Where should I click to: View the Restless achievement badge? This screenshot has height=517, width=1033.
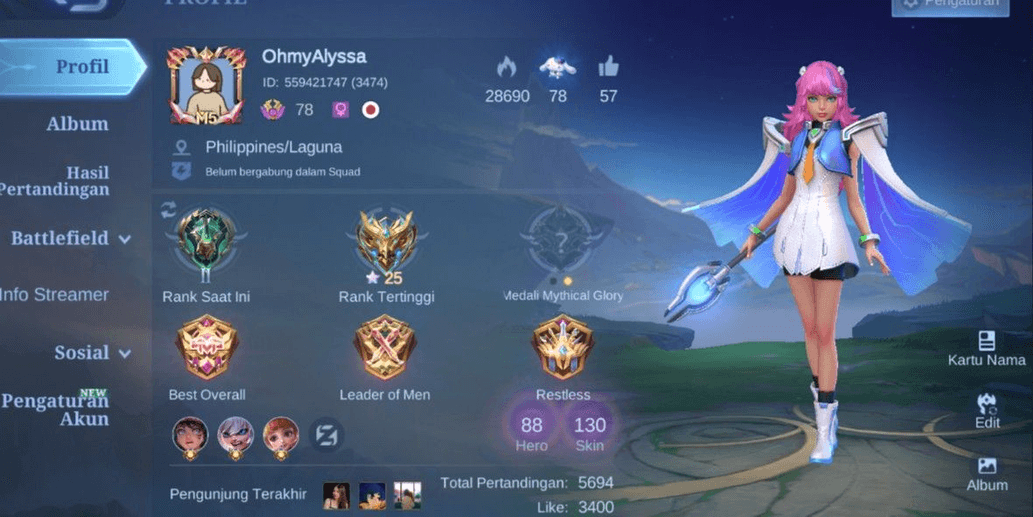click(563, 348)
